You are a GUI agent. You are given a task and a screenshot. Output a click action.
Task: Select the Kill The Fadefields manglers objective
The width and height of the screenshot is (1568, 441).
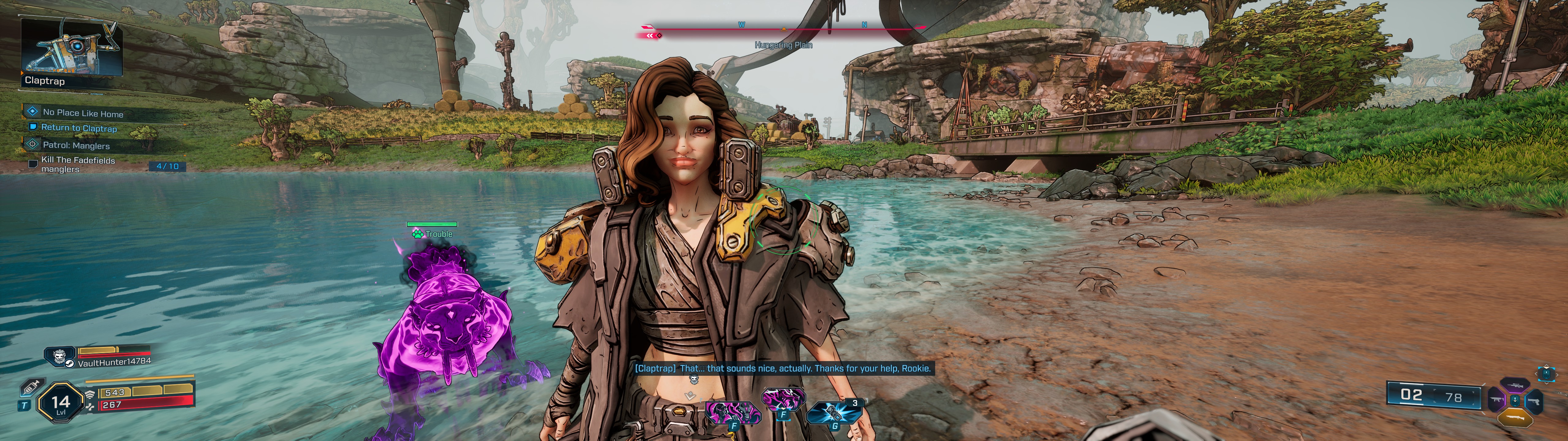pyautogui.click(x=78, y=164)
